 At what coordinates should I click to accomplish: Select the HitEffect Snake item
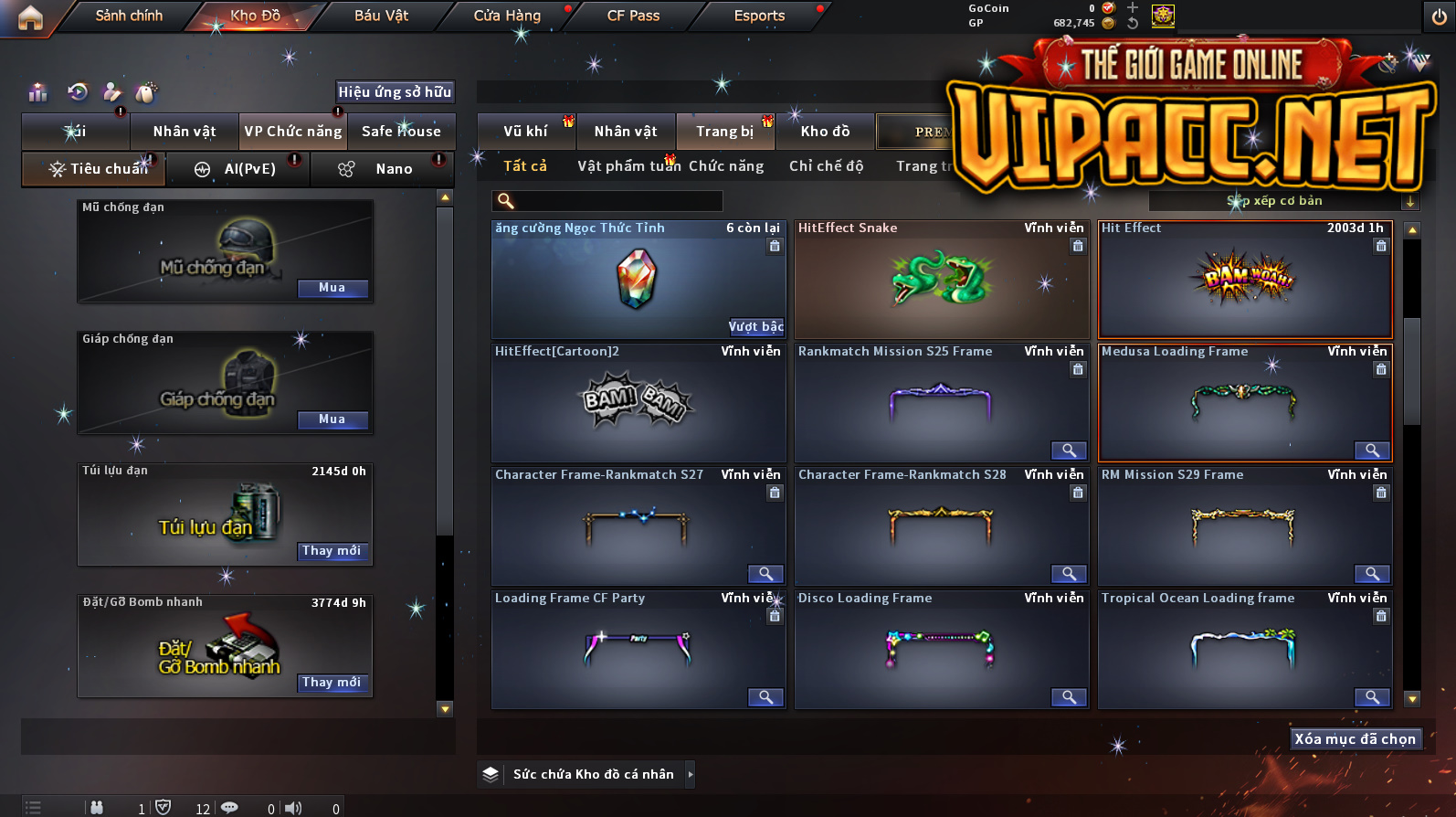click(x=941, y=280)
